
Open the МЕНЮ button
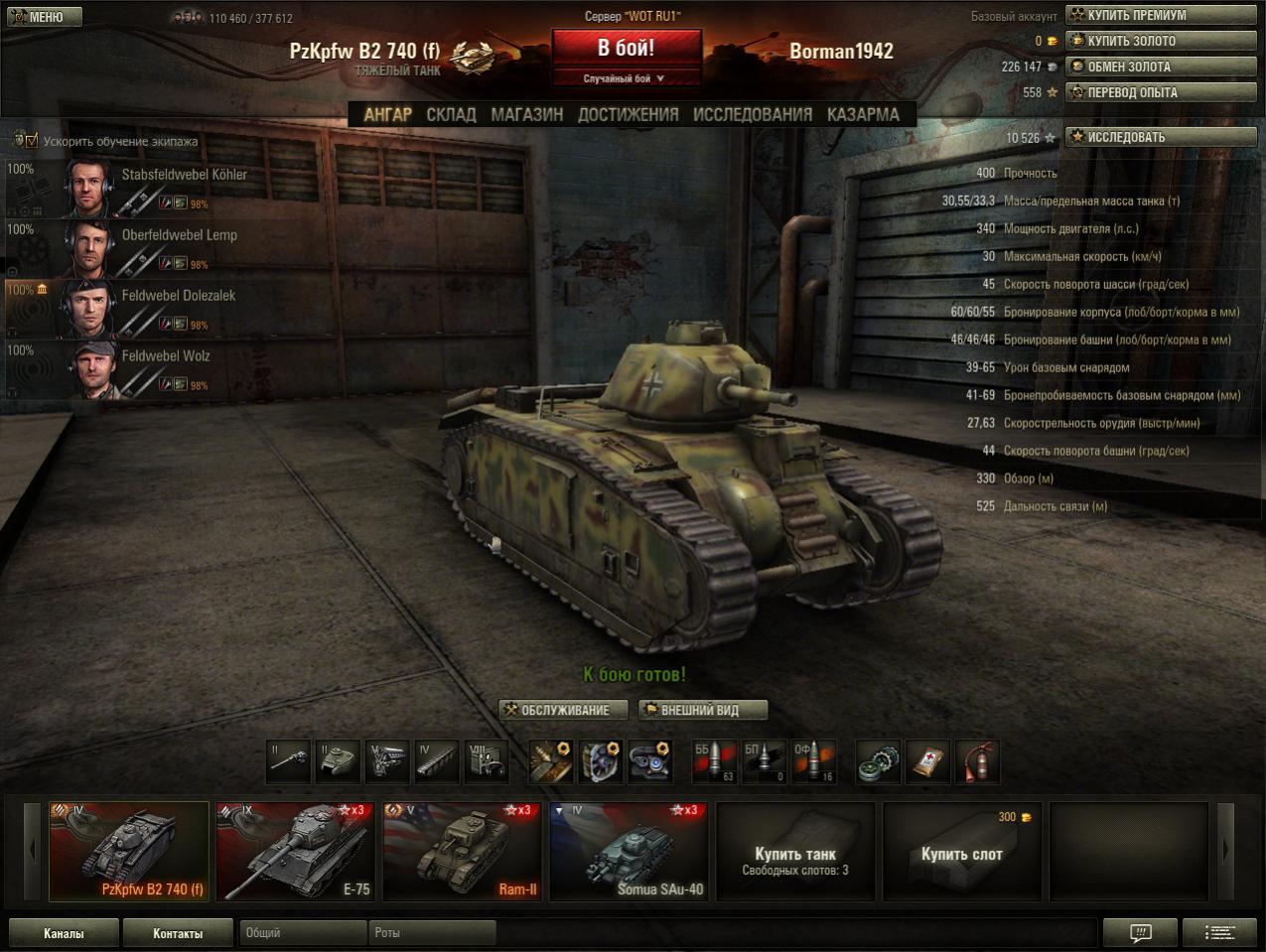point(43,17)
